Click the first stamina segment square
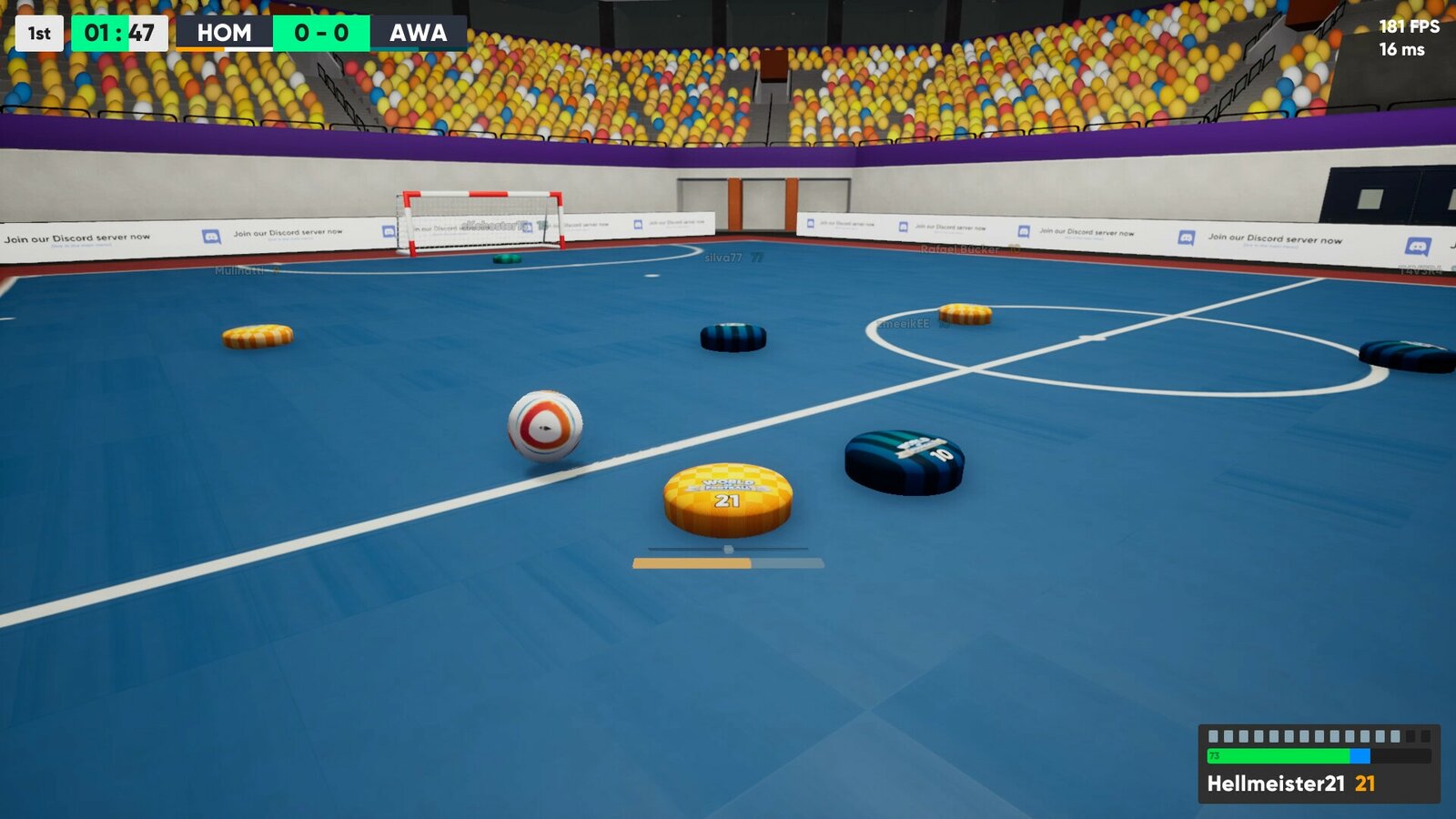Screen dimensions: 1456x819 [x=1212, y=733]
